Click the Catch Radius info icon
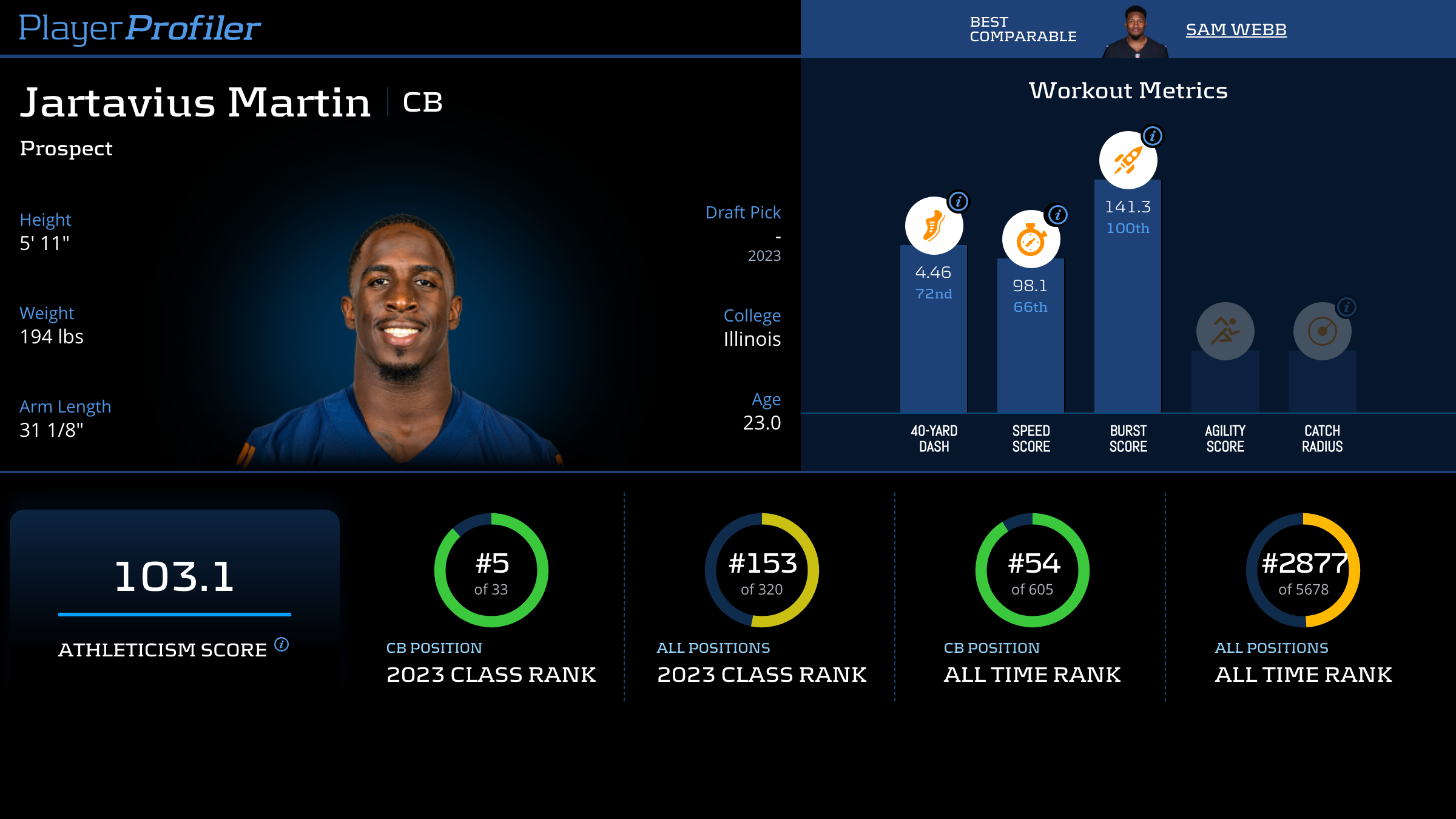Viewport: 1456px width, 819px height. tap(1346, 307)
